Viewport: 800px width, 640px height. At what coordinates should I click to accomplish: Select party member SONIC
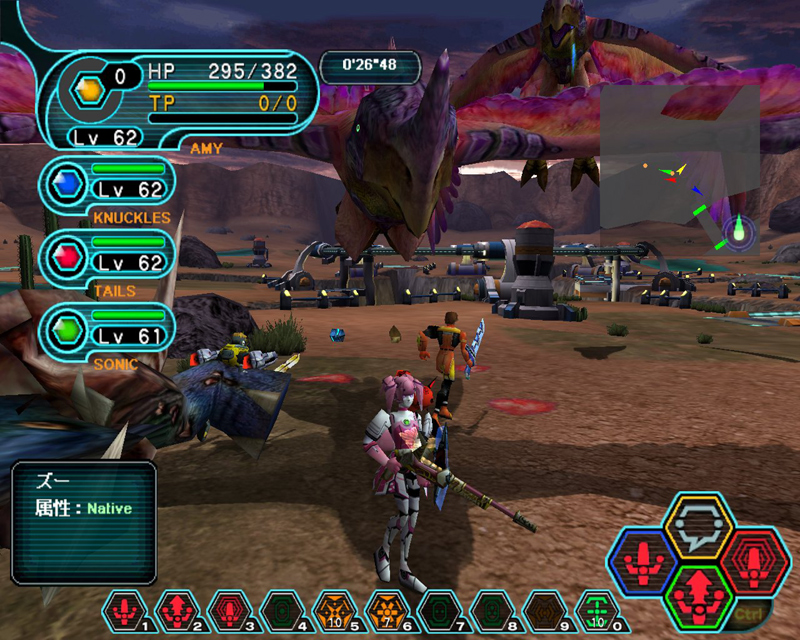click(110, 329)
